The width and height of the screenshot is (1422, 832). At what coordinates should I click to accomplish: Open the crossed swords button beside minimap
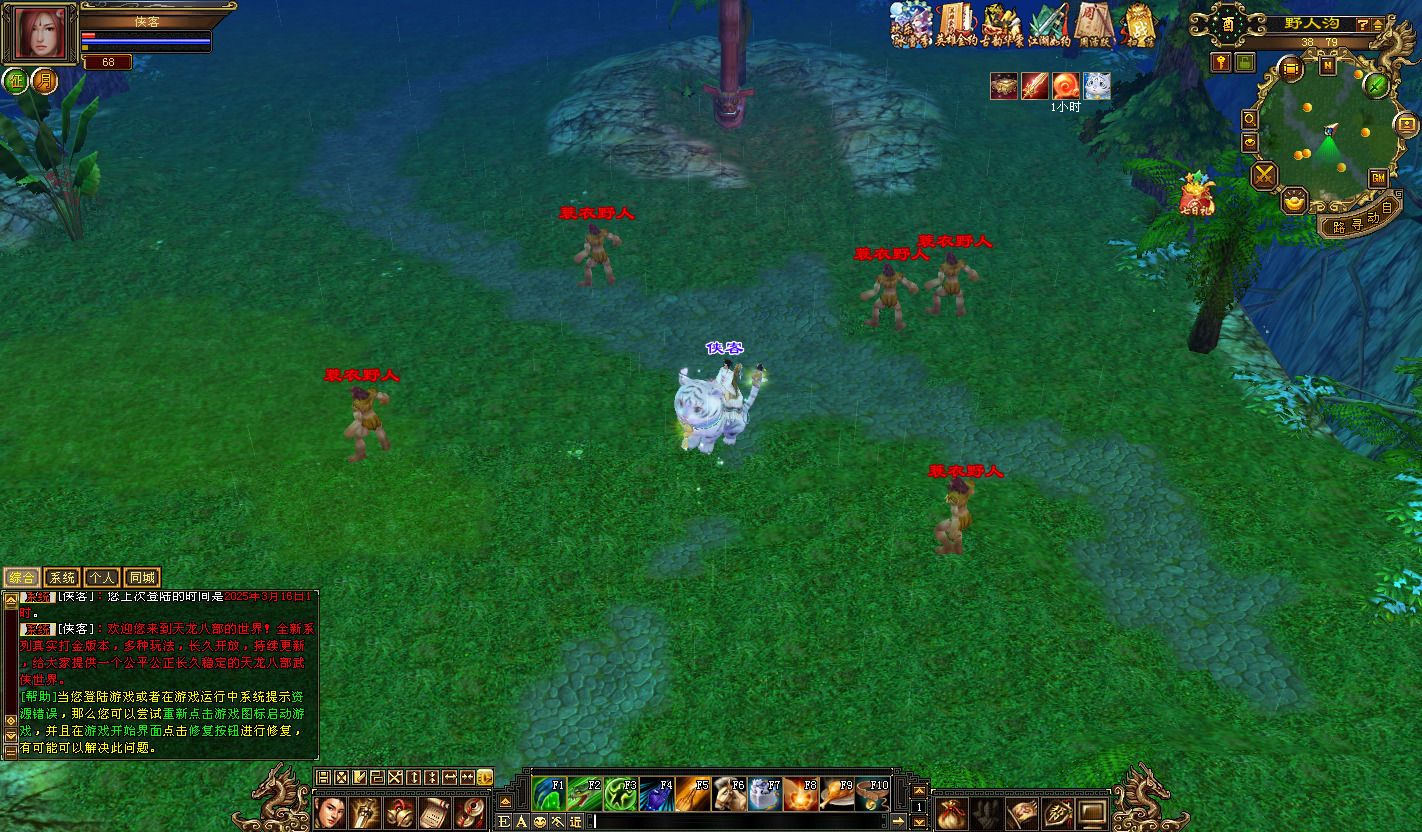(x=1265, y=176)
